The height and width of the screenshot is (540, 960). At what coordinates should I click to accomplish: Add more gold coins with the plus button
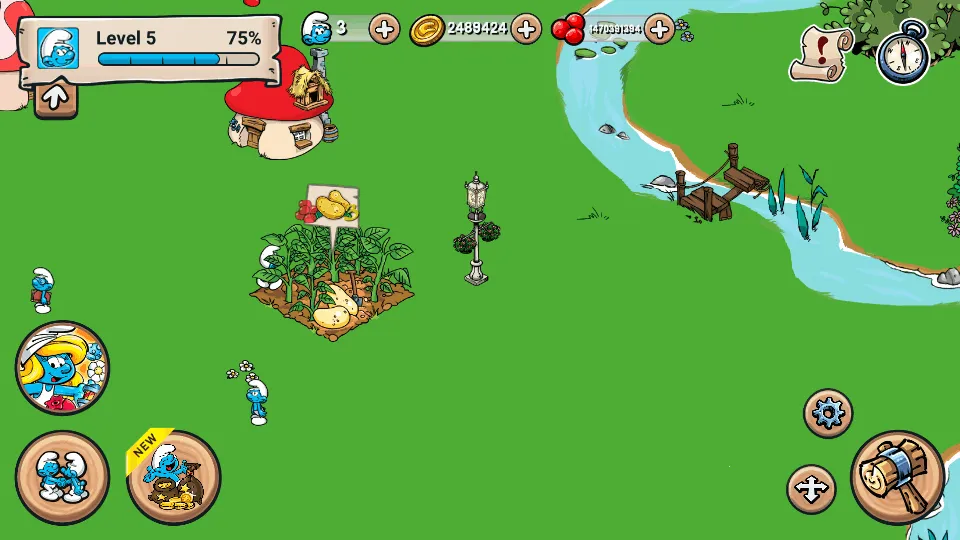click(526, 28)
